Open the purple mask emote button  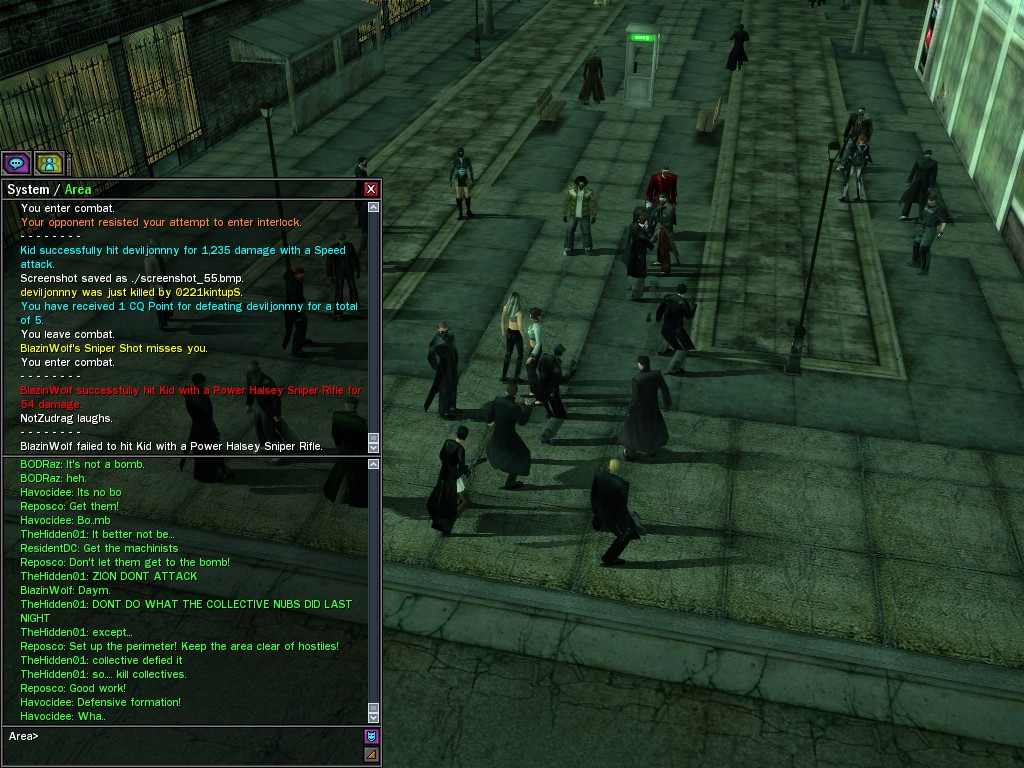(371, 737)
